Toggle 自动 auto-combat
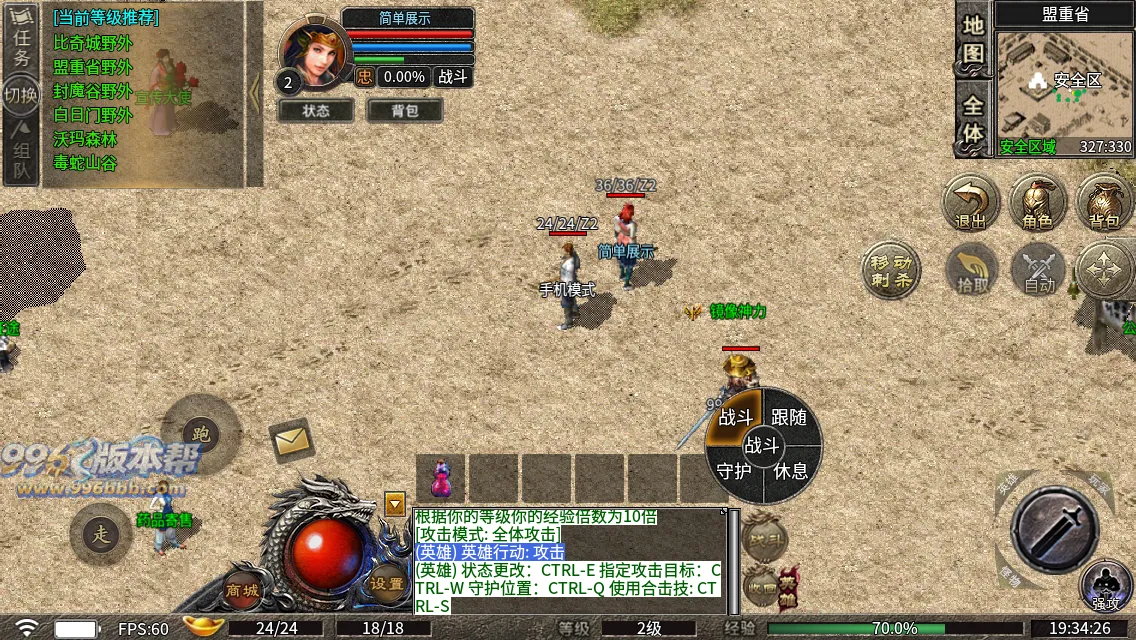Screen dimensions: 1136x640 pos(1039,270)
